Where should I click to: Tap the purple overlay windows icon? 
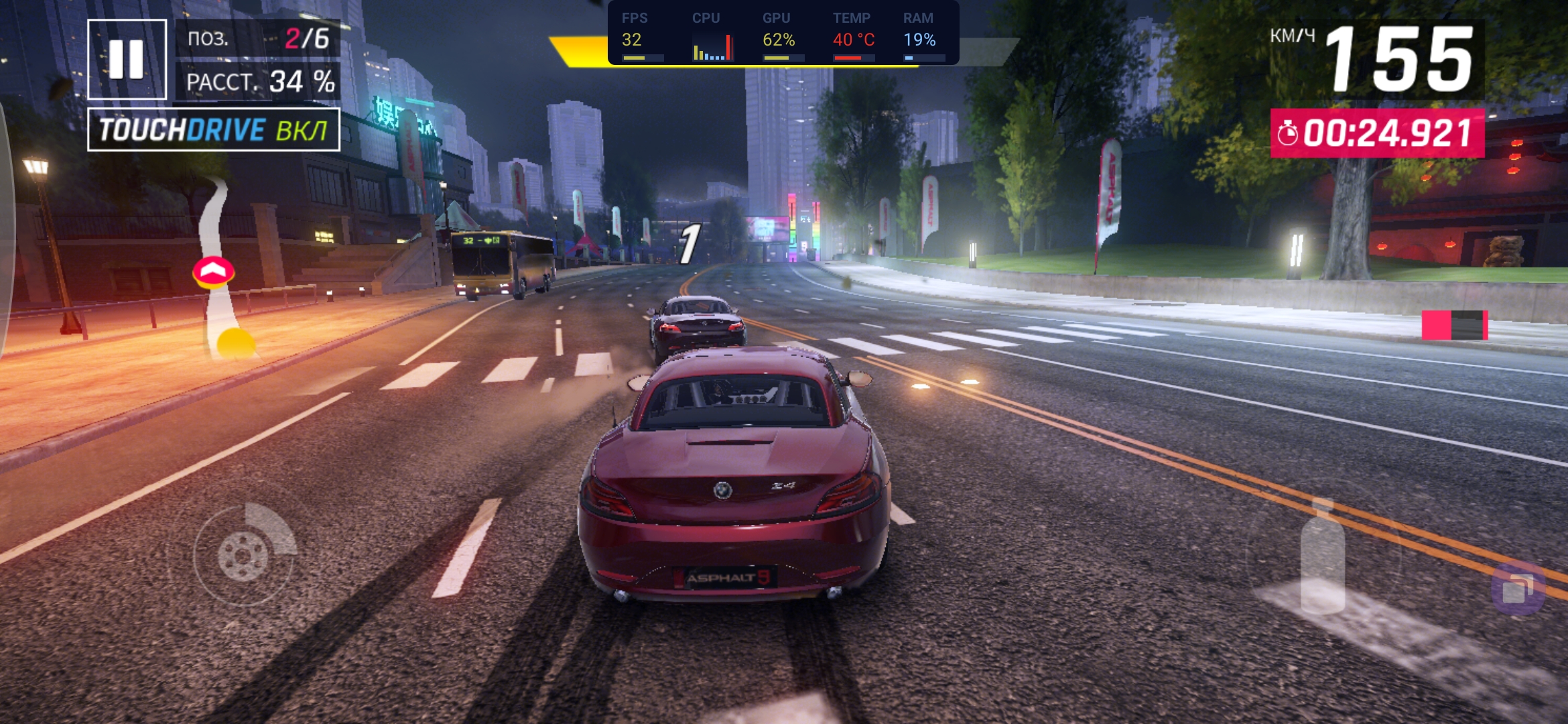point(1518,589)
